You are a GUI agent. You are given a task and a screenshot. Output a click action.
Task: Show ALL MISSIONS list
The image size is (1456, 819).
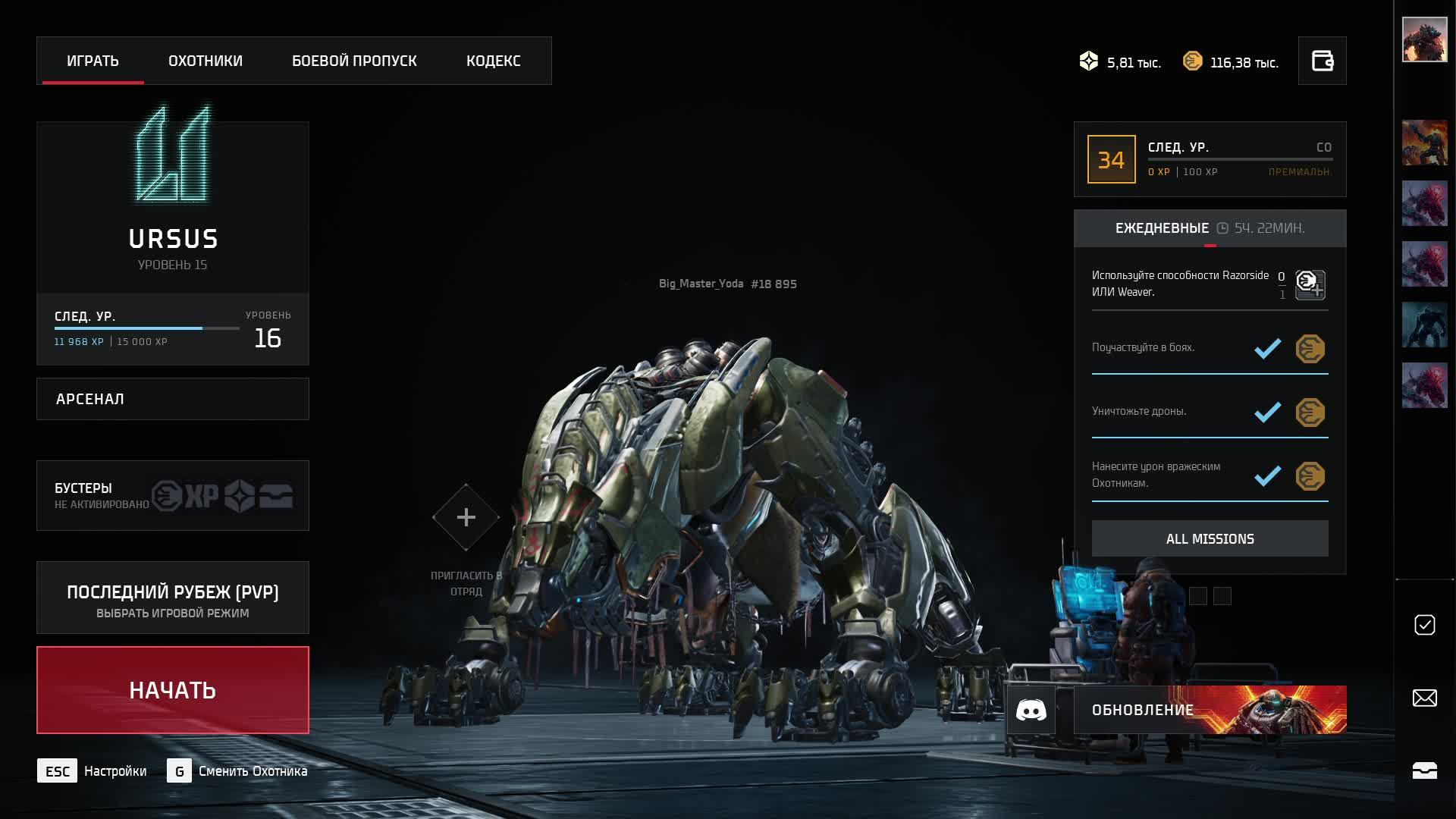point(1210,538)
